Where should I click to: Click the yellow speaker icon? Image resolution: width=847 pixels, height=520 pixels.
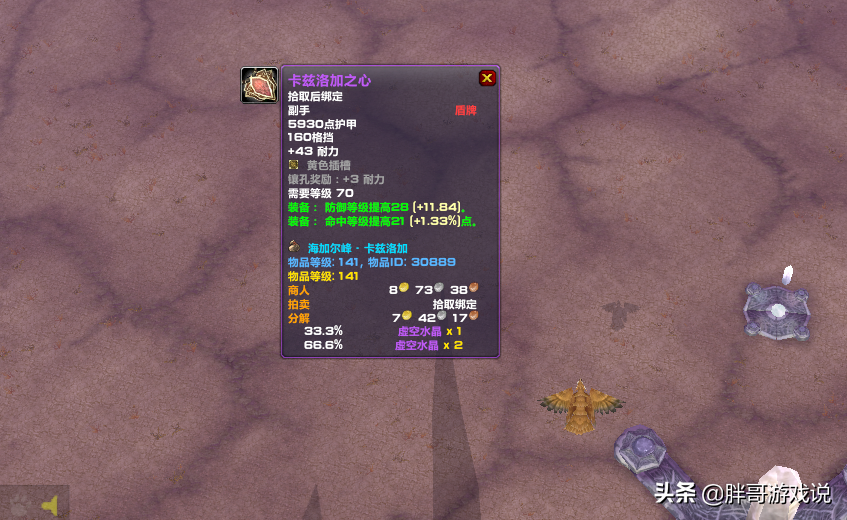pos(49,506)
